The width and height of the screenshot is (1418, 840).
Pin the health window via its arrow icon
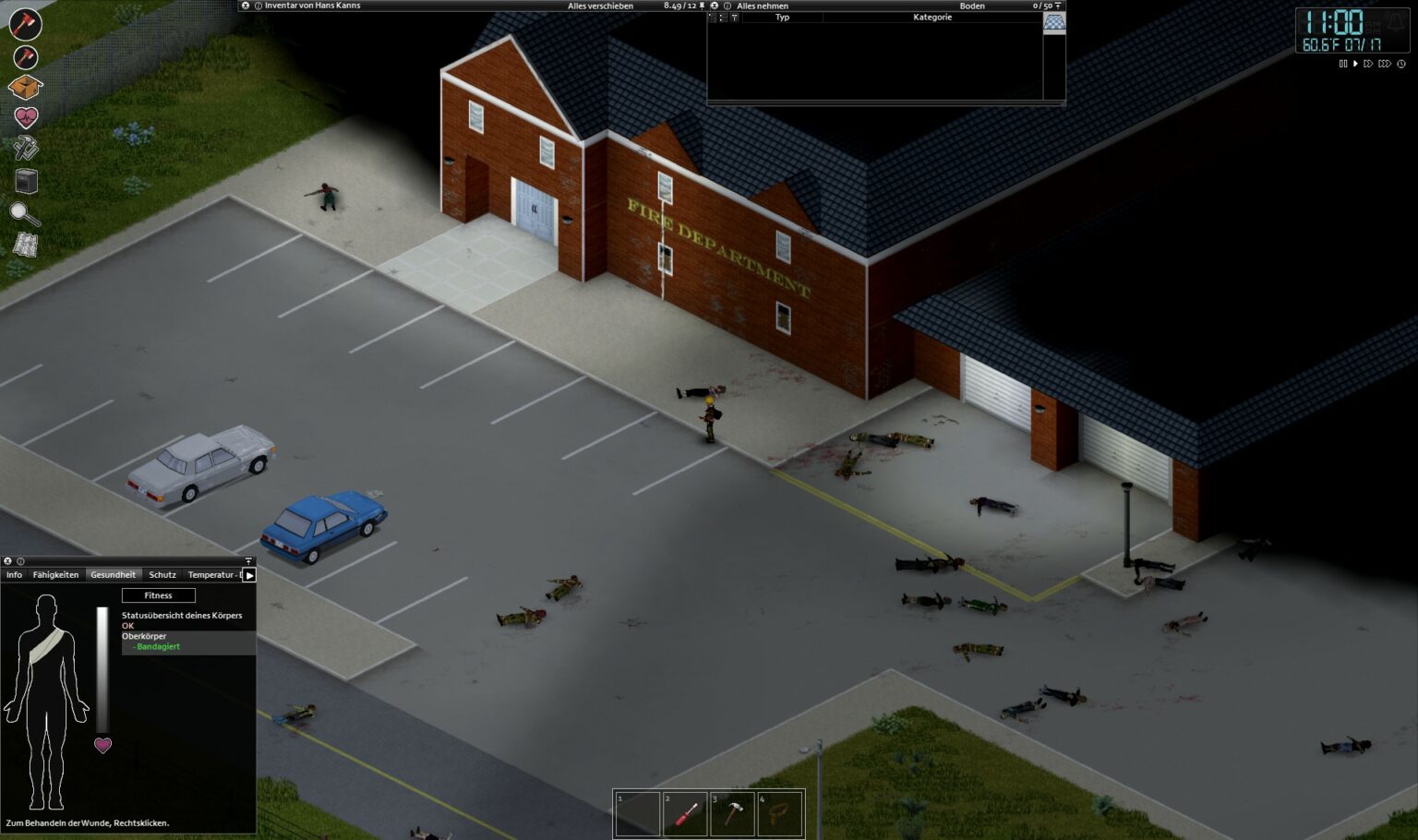tap(247, 561)
